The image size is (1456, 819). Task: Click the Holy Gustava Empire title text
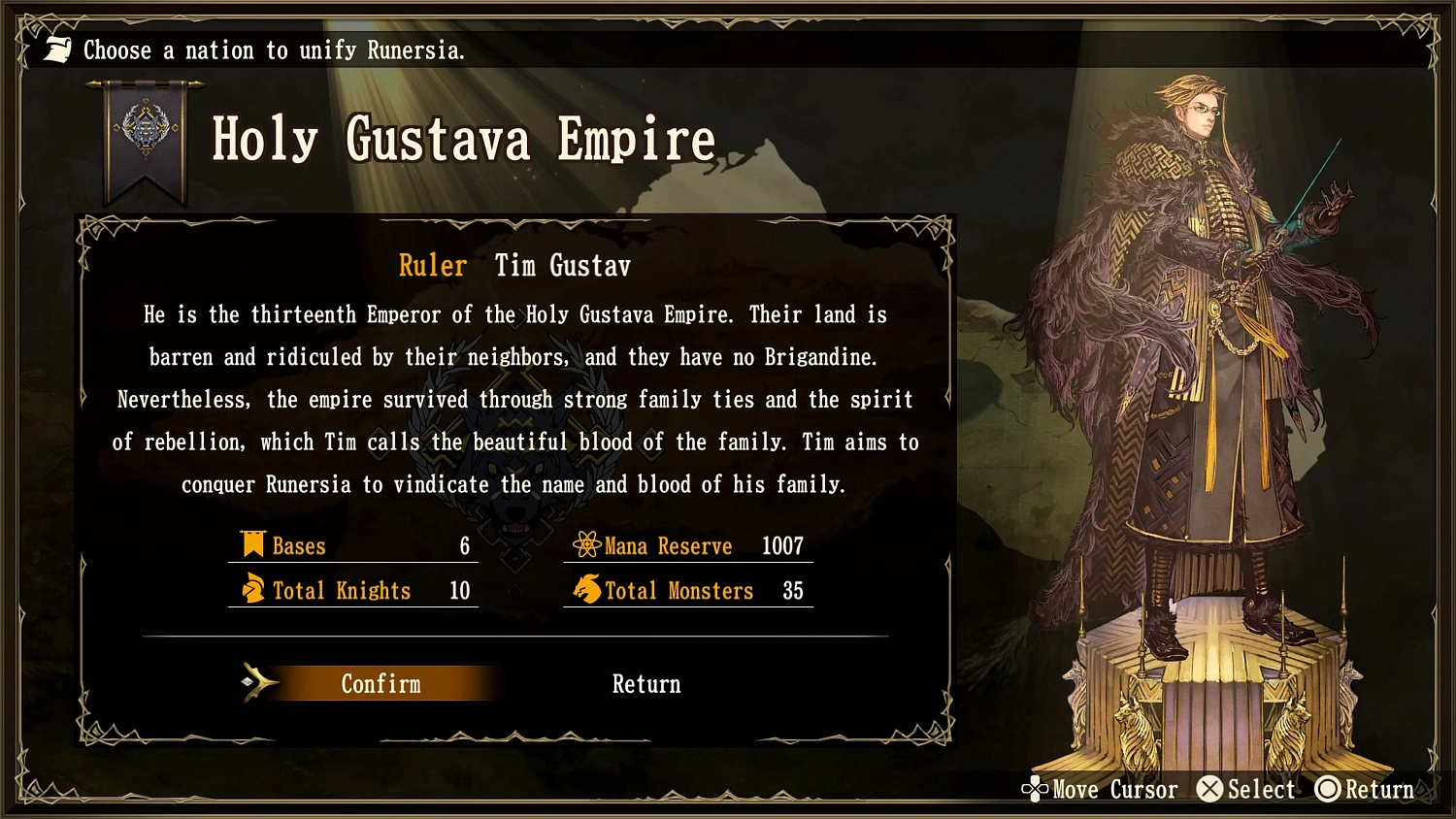point(463,139)
